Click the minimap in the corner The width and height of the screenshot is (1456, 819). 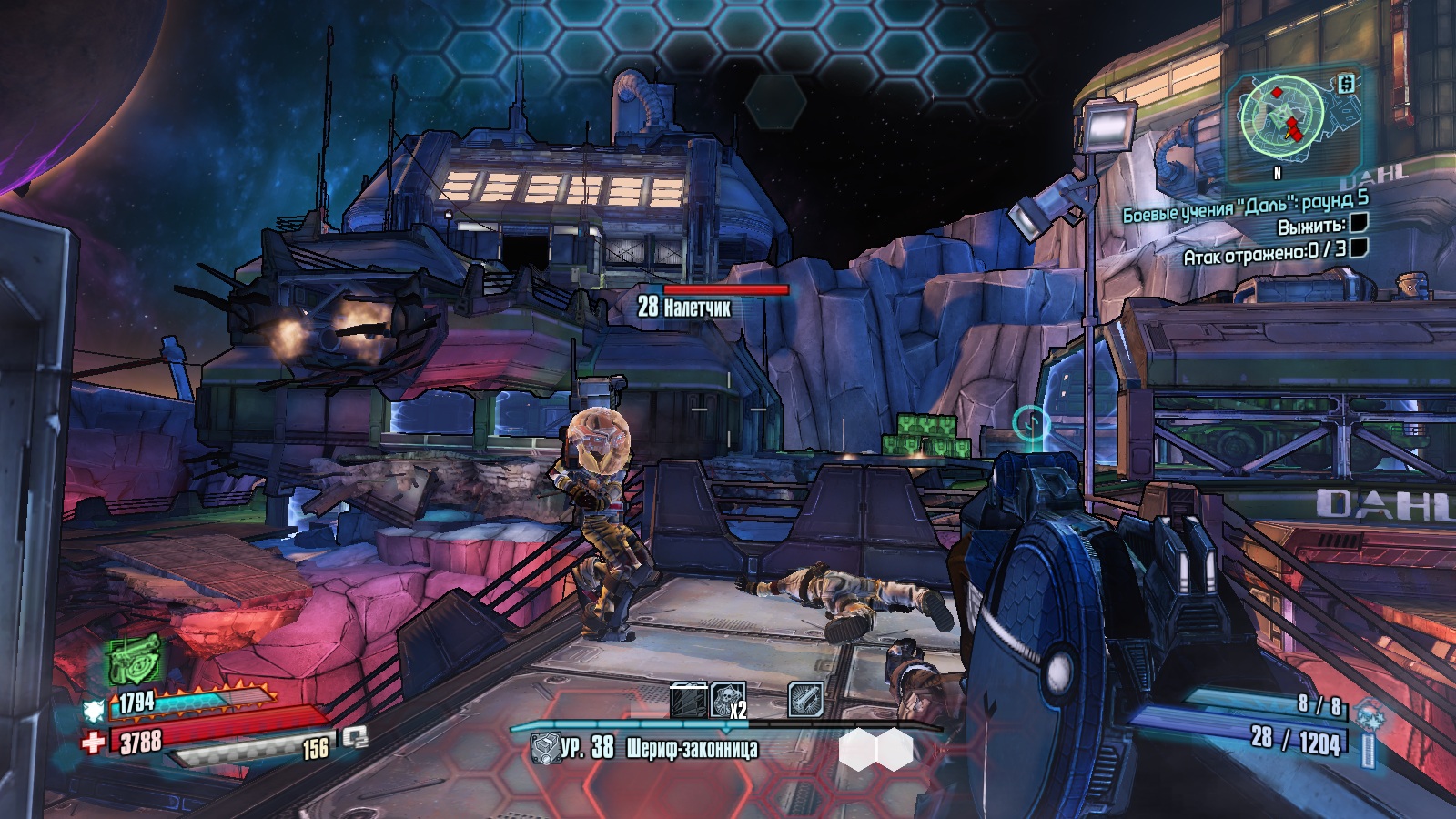1283,116
